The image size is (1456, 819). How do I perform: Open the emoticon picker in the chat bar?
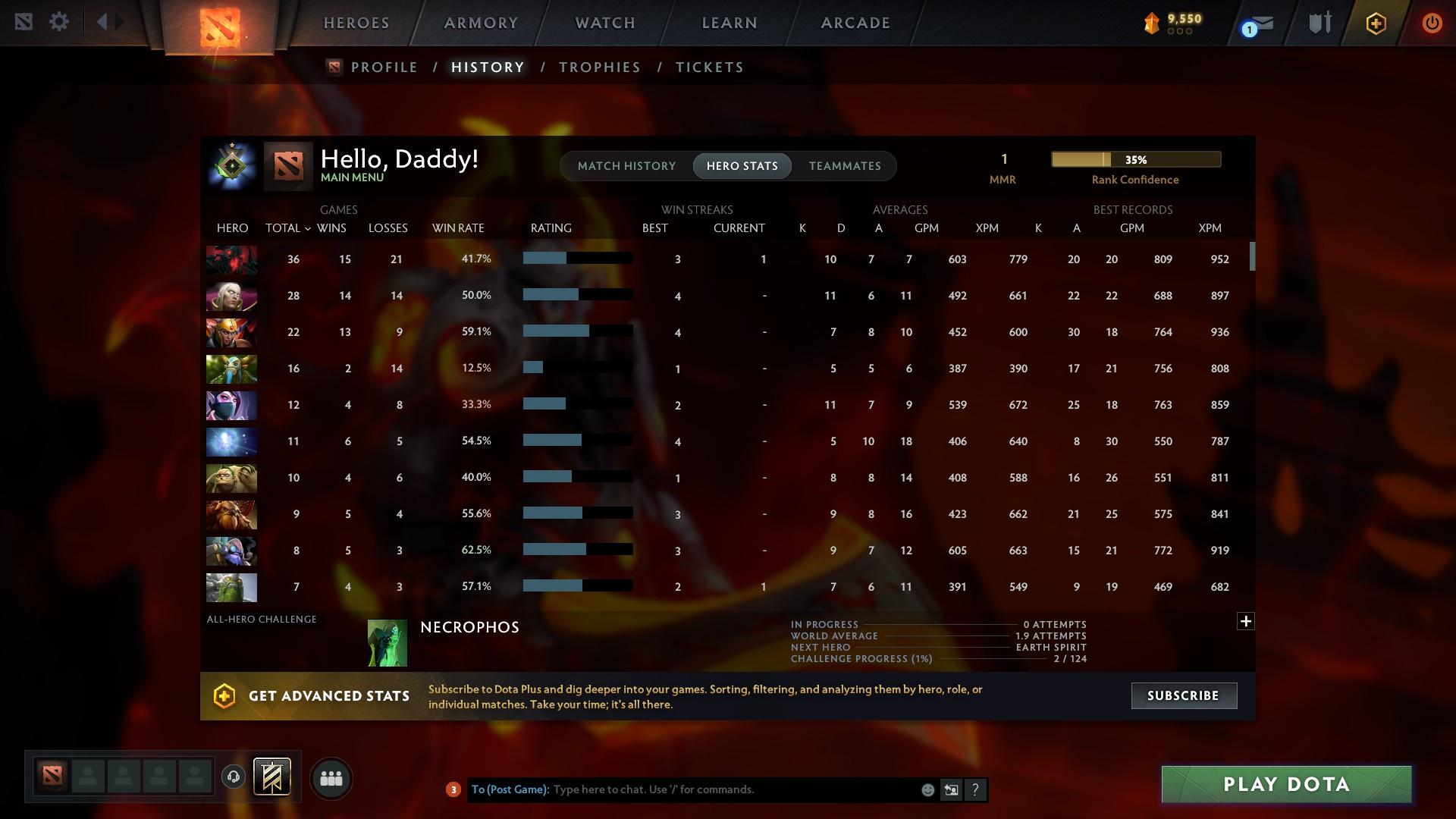(927, 789)
